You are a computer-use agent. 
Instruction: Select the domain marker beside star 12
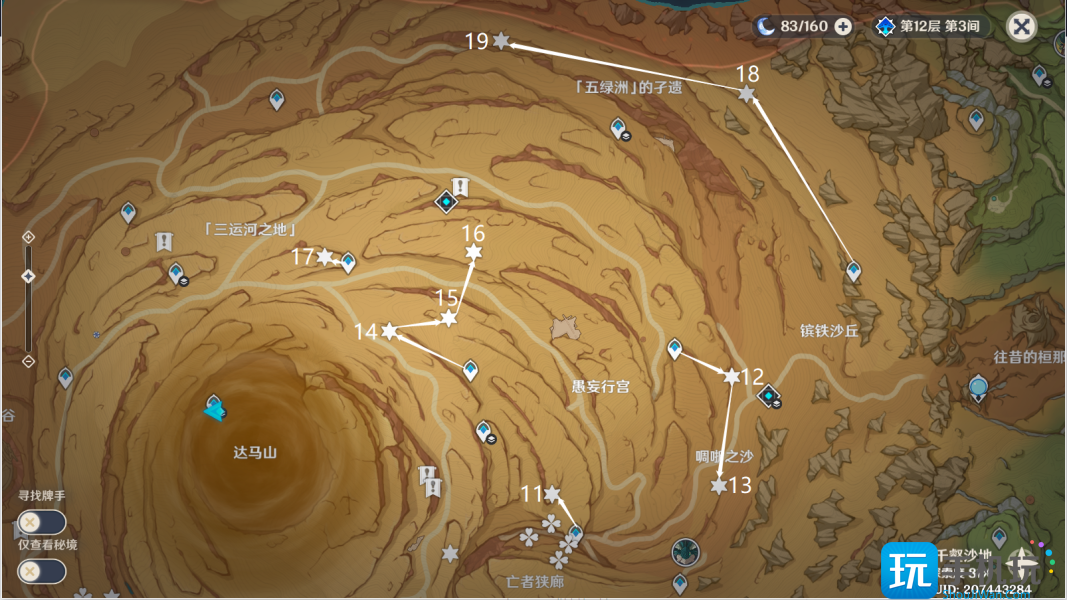click(x=768, y=398)
